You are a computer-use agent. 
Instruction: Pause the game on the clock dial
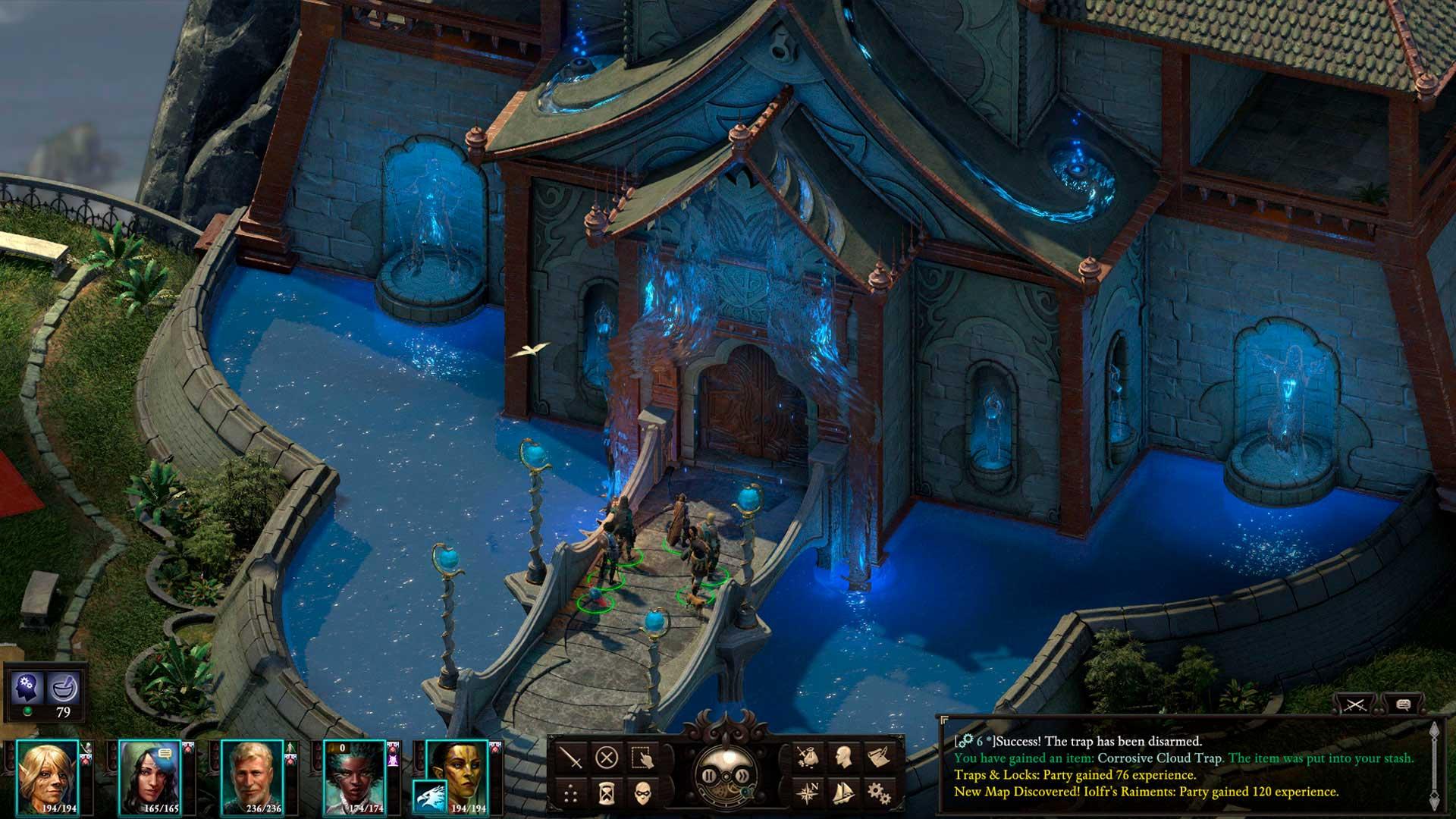(709, 776)
